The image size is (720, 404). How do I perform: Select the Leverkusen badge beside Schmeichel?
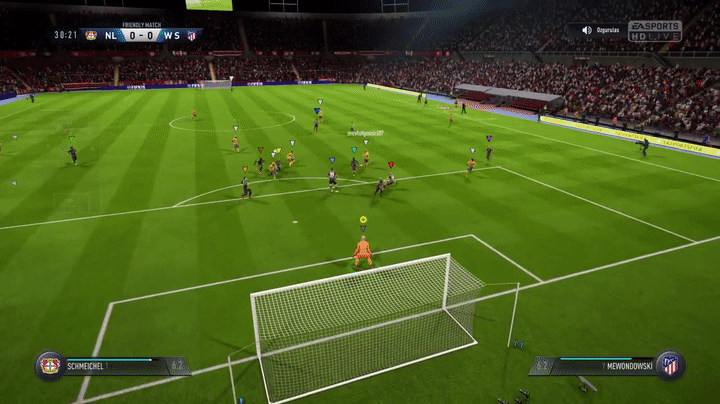coord(48,365)
